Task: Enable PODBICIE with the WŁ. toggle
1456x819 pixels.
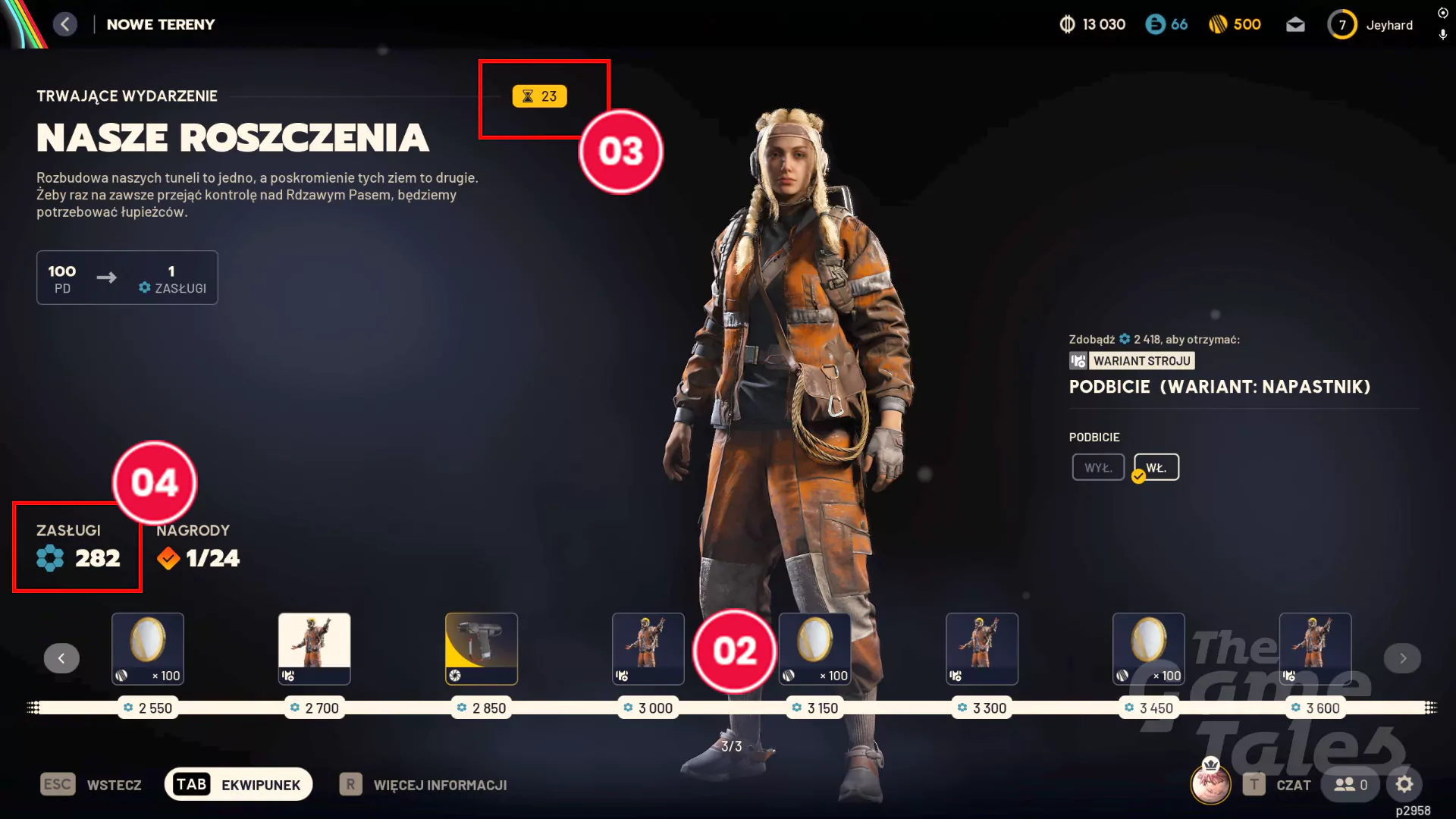Action: click(x=1155, y=466)
